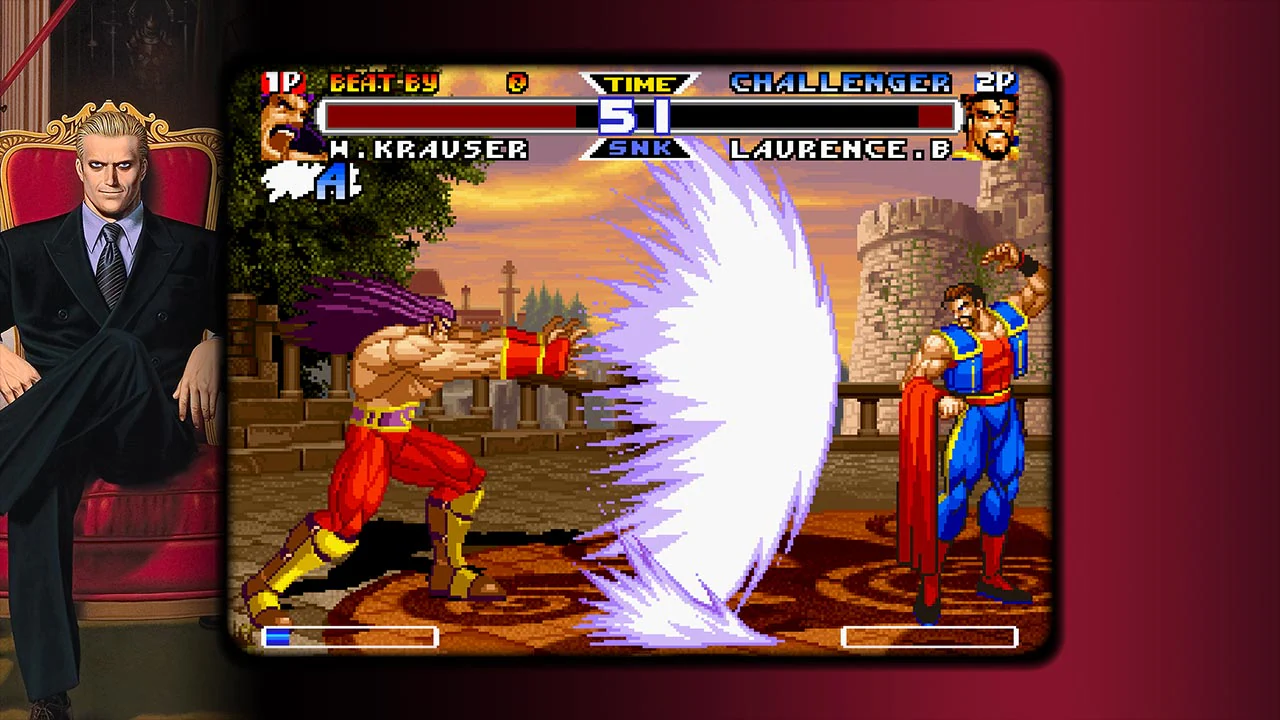Expand the round counter showing 0
The width and height of the screenshot is (1280, 720).
pyautogui.click(x=516, y=84)
